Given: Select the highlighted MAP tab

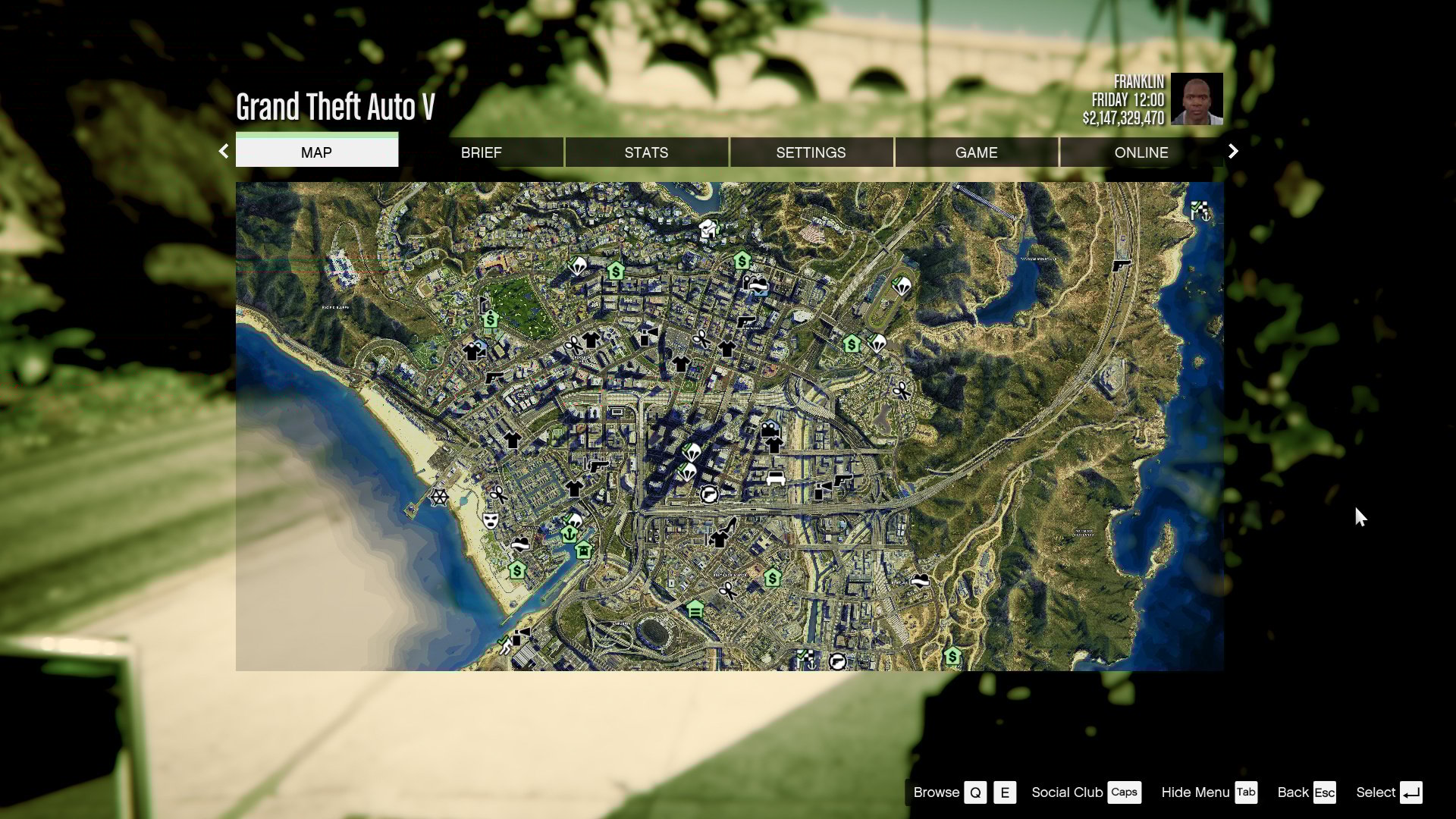Looking at the screenshot, I should [316, 152].
